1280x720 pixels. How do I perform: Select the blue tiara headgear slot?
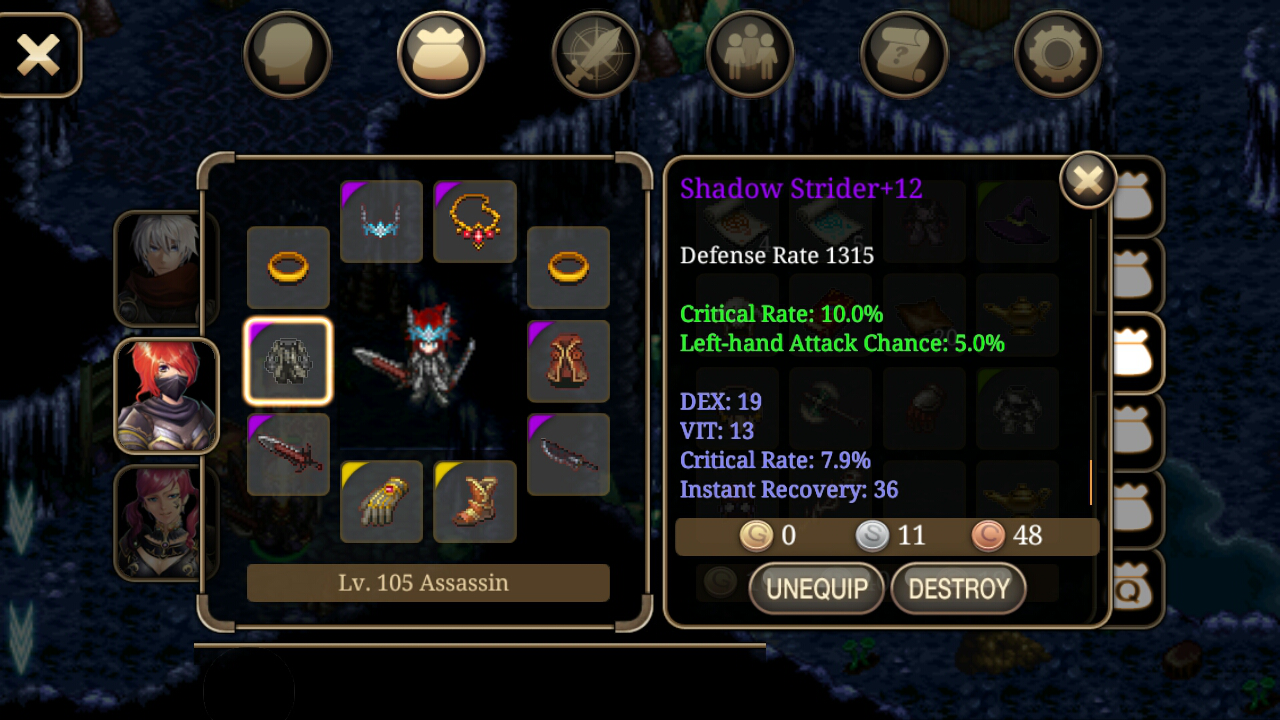[x=381, y=221]
